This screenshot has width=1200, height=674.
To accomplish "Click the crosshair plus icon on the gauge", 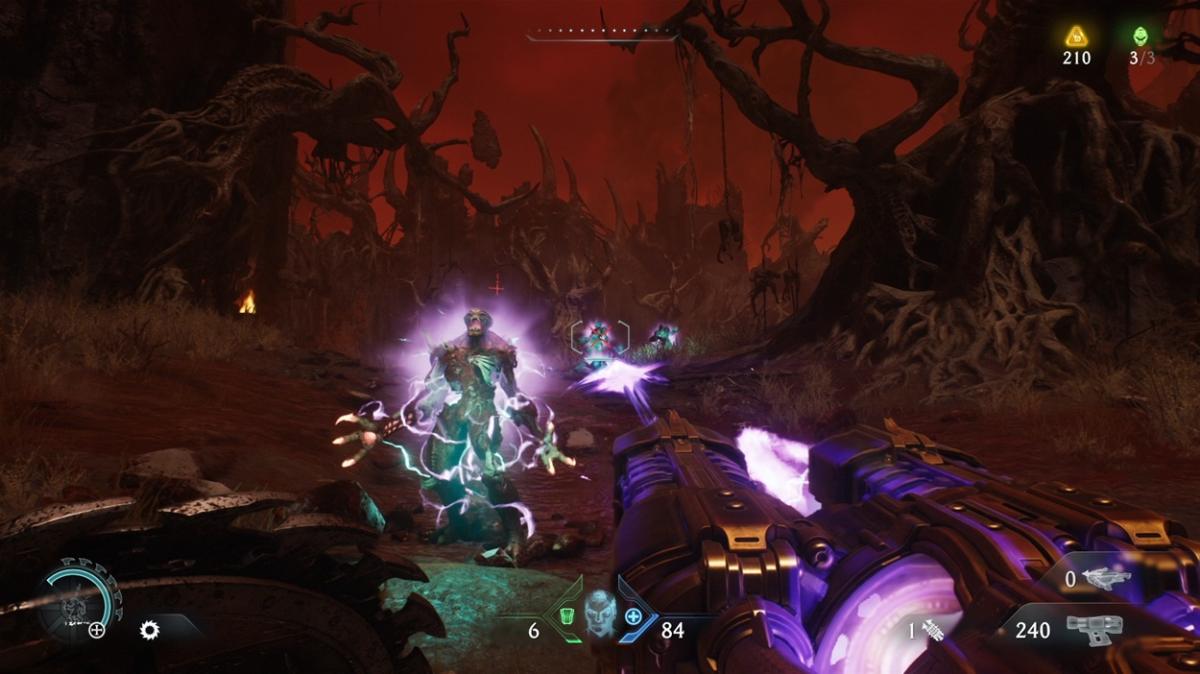I will (97, 630).
